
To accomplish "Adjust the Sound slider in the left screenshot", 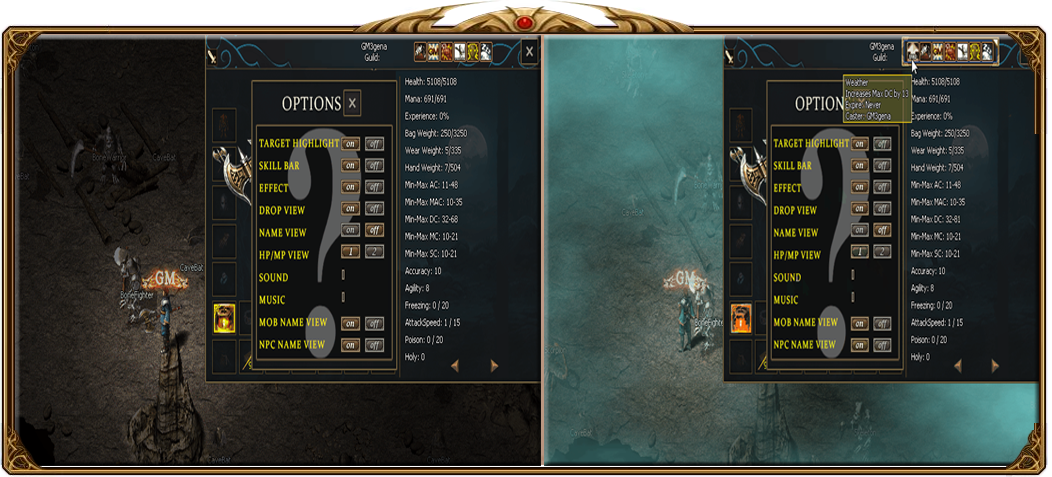I will coord(343,275).
